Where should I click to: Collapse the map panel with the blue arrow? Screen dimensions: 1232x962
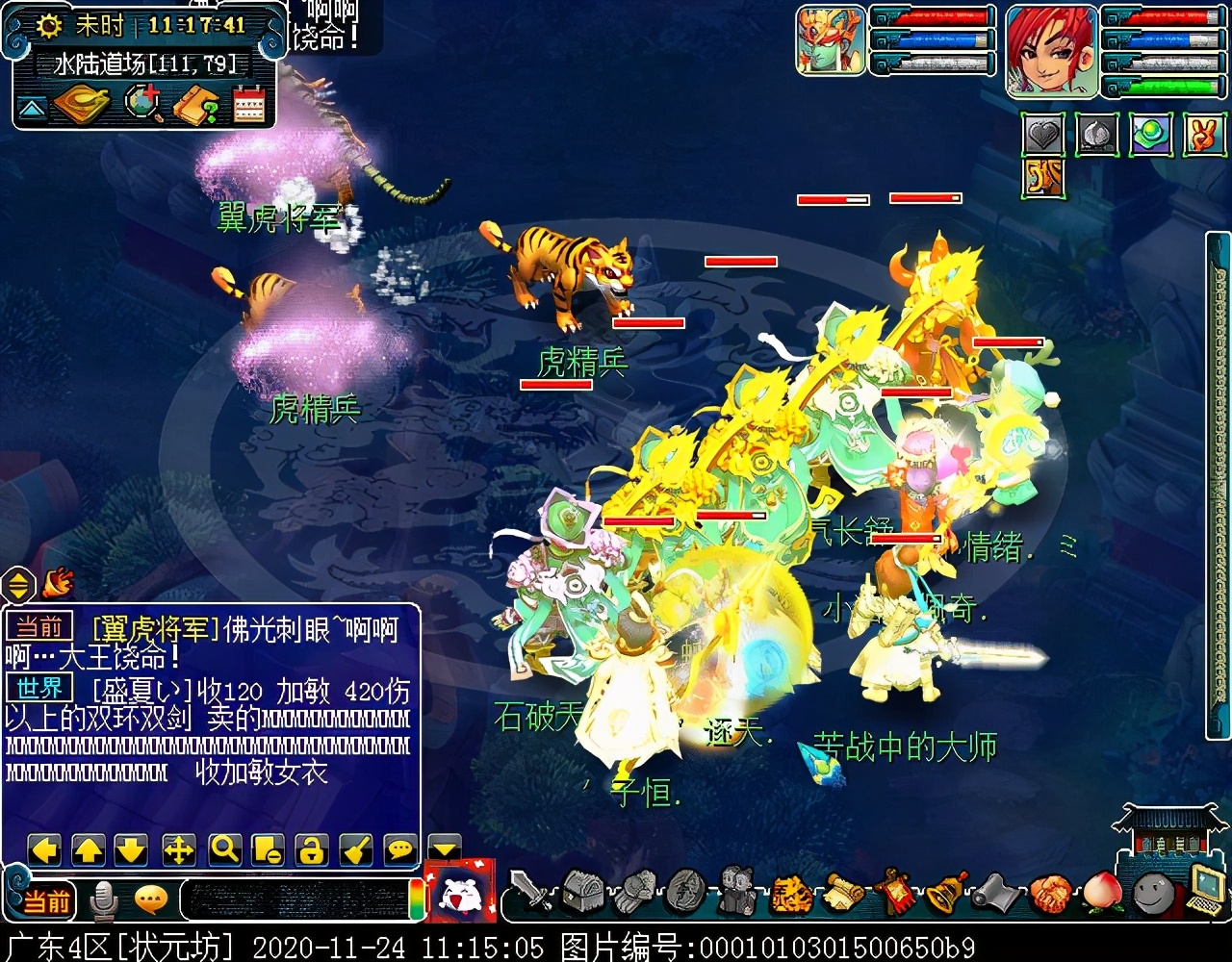[x=32, y=108]
